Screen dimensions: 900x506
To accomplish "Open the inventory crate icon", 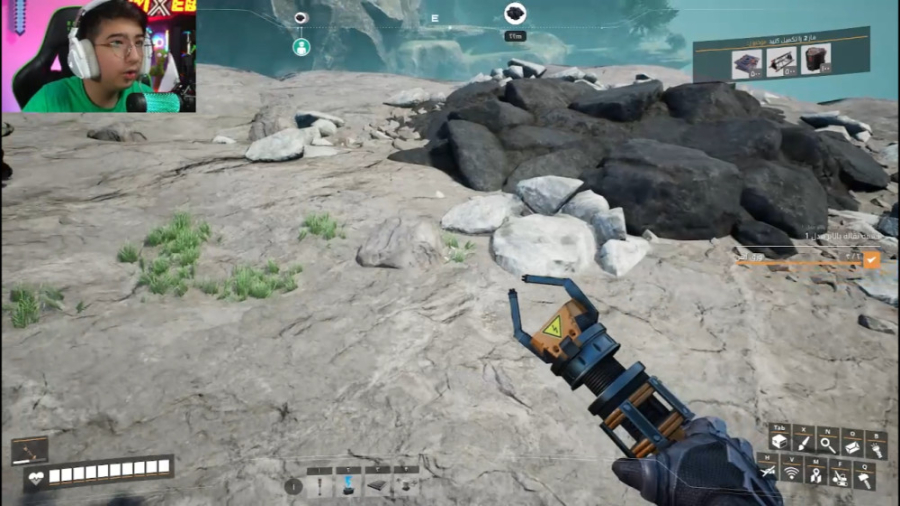I will coord(779,441).
